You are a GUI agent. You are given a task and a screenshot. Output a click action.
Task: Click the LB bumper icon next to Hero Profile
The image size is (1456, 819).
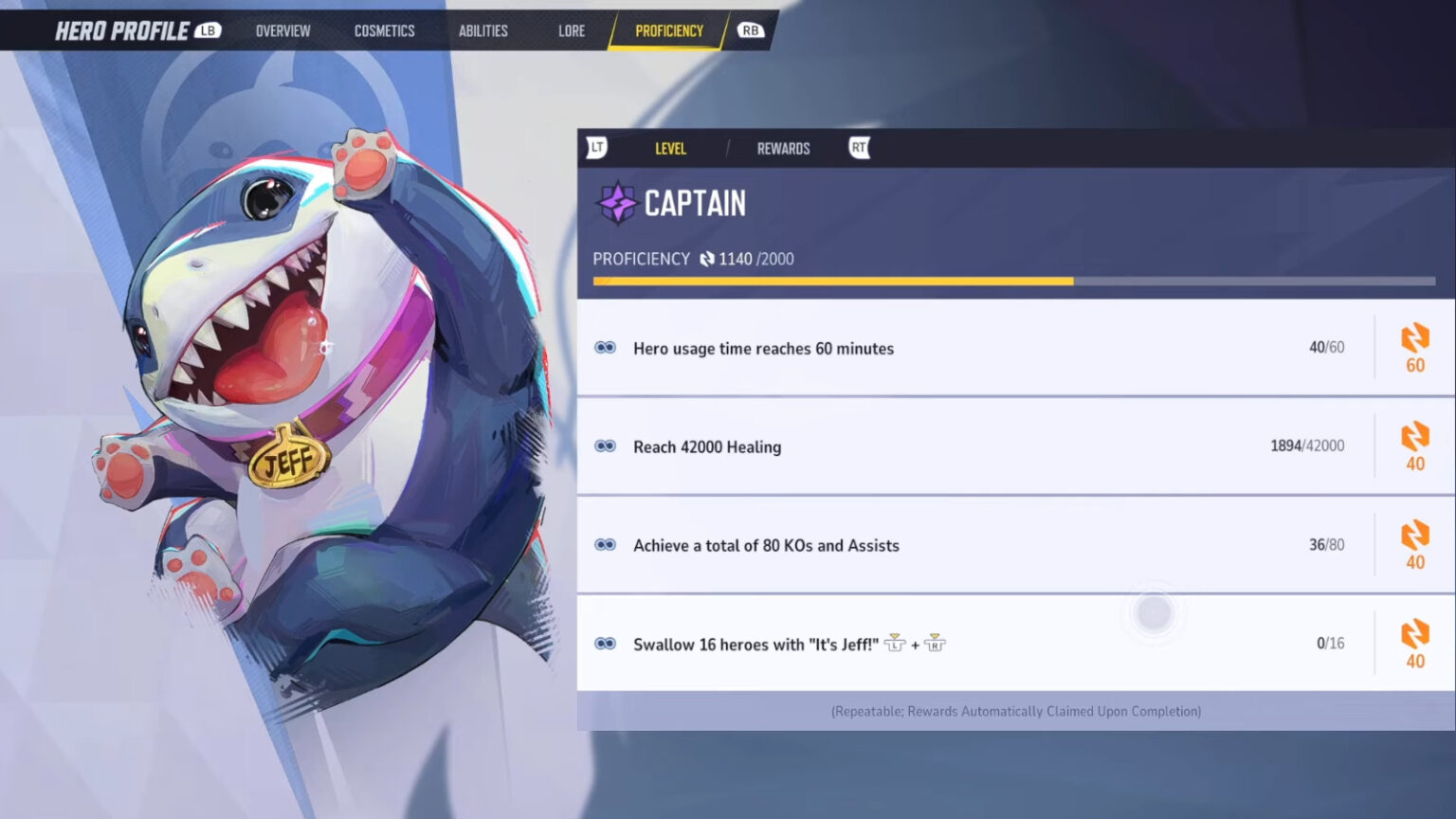(x=212, y=29)
